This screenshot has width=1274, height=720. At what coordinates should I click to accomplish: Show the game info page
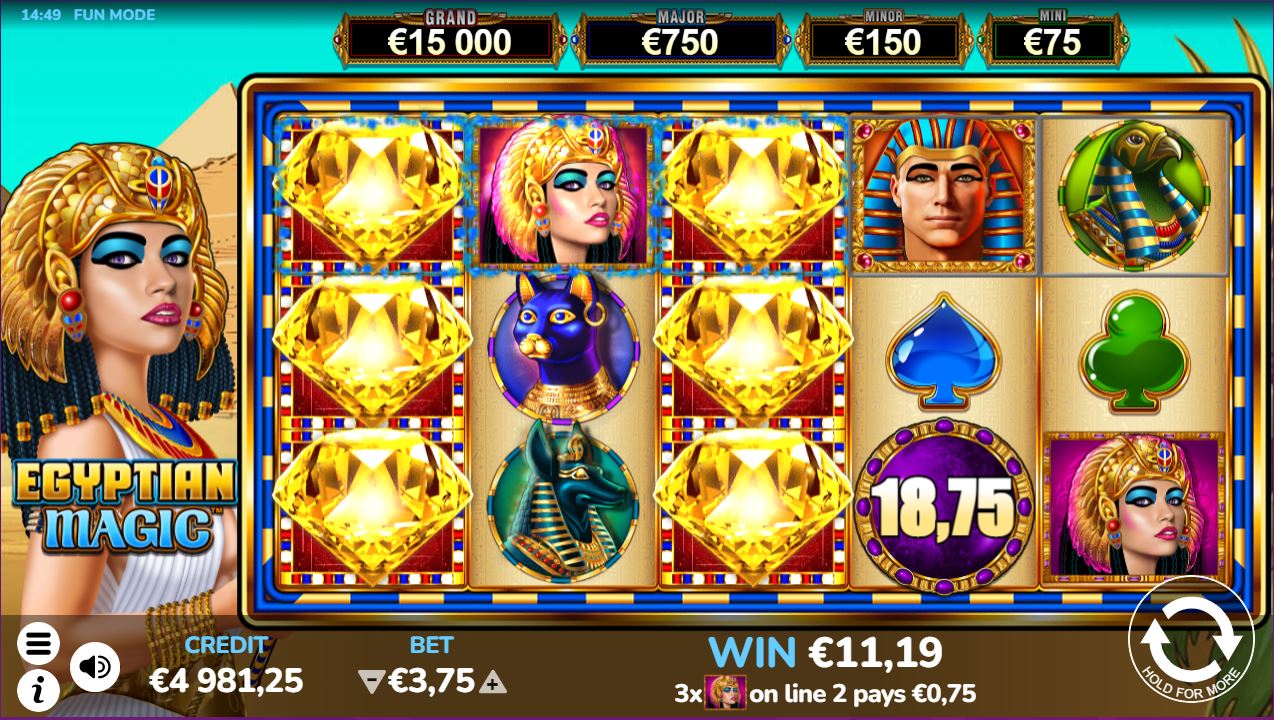click(x=37, y=690)
